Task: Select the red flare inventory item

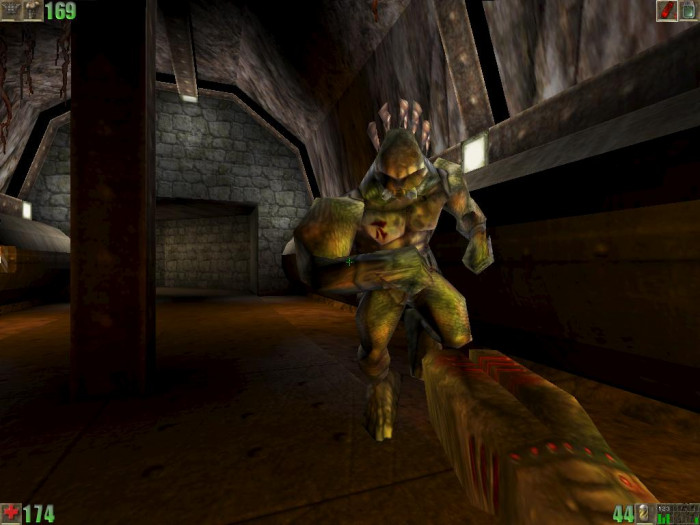Action: tap(667, 10)
